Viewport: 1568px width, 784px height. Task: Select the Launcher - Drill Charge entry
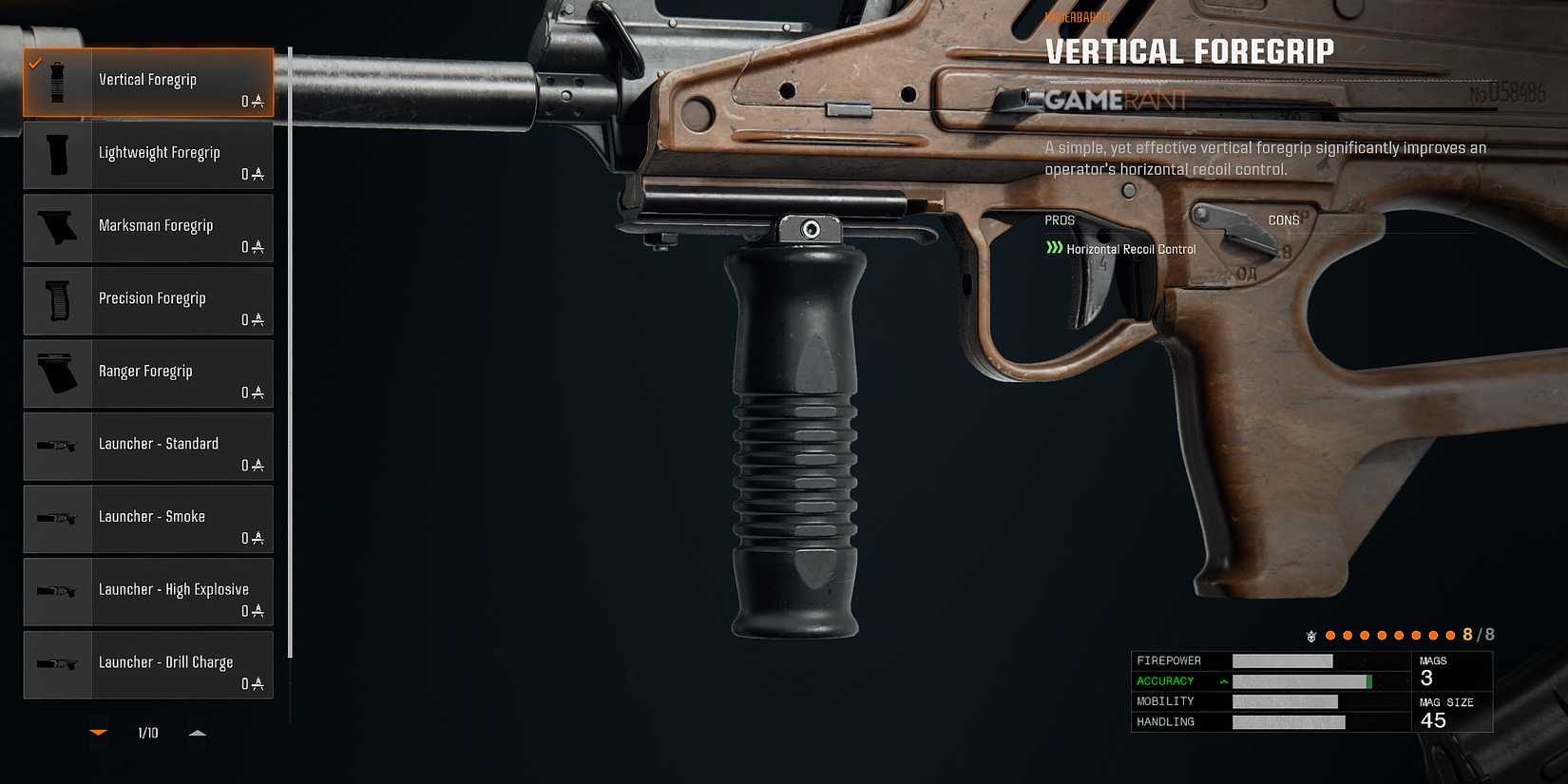pos(147,664)
